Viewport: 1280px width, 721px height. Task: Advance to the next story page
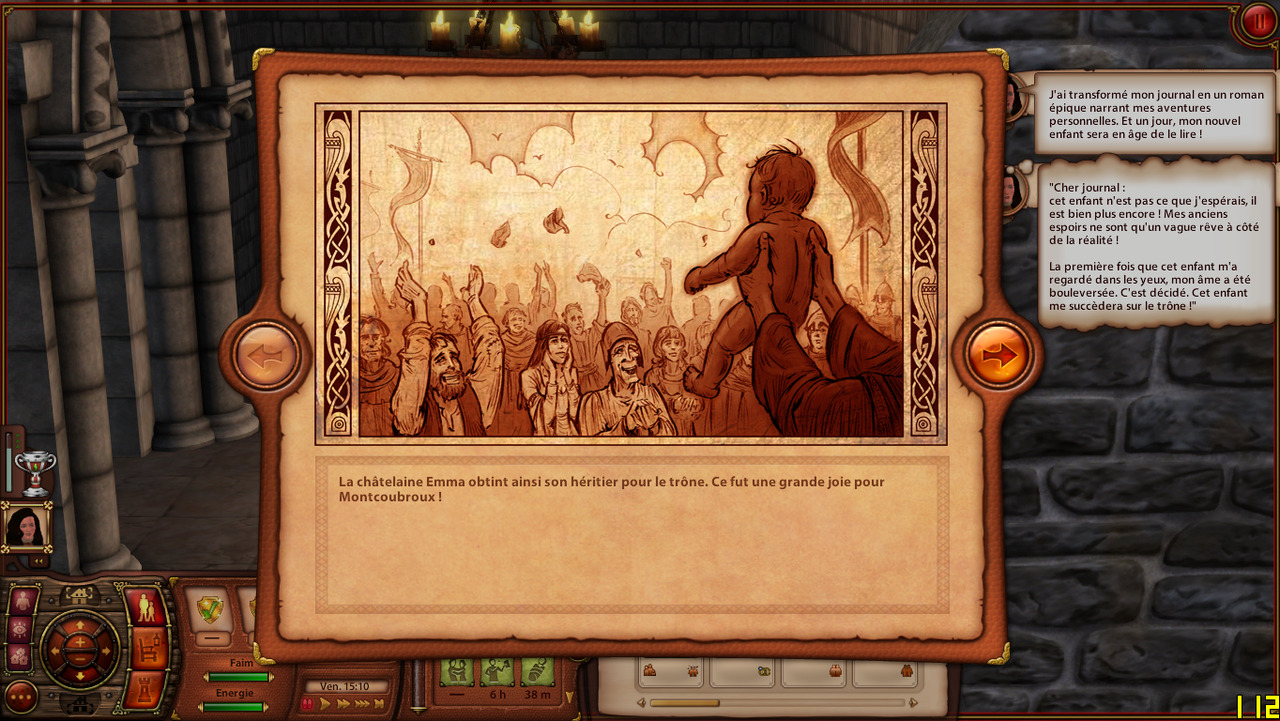point(999,354)
